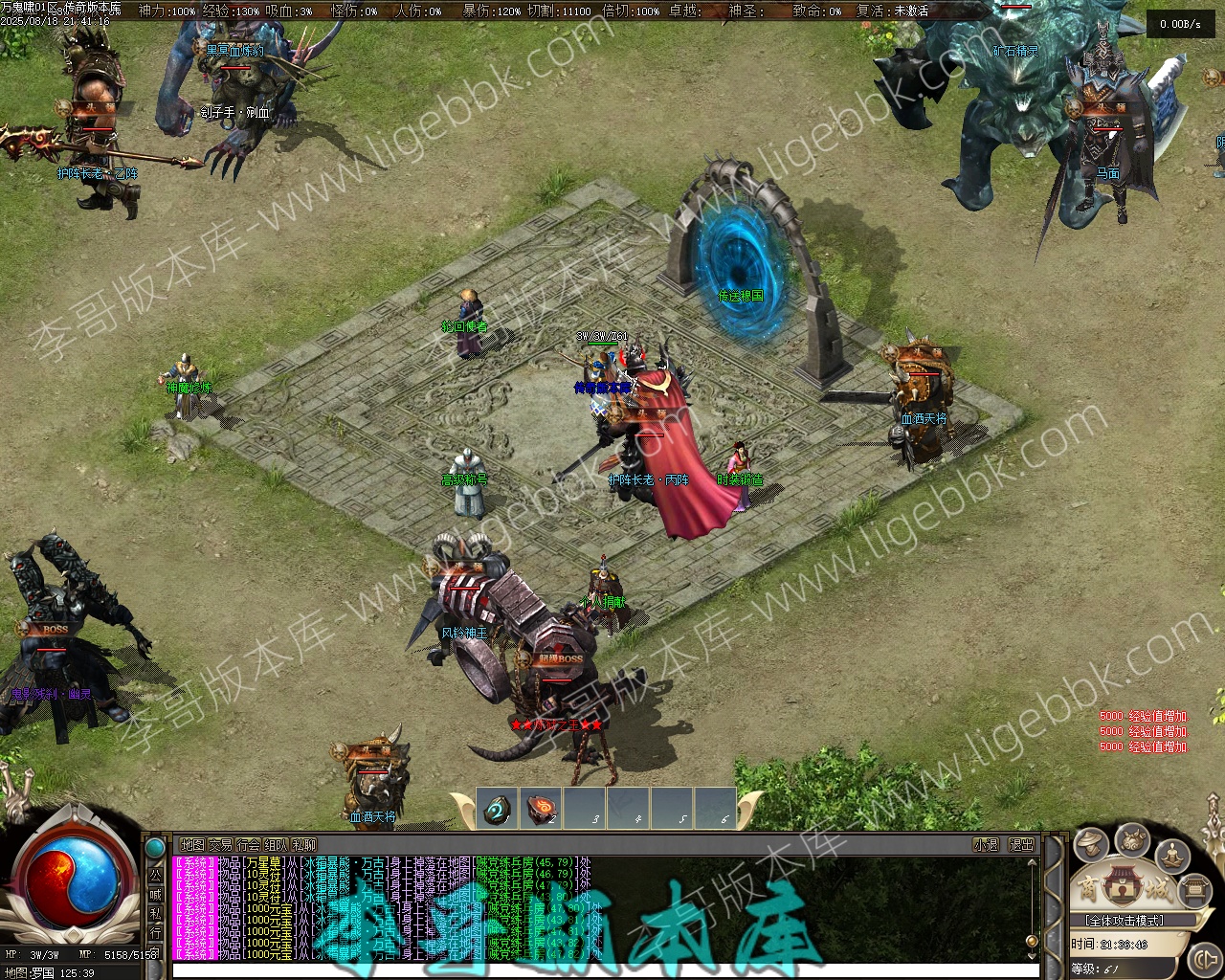
Task: Use the item in hotbar slot 1
Action: coord(497,810)
